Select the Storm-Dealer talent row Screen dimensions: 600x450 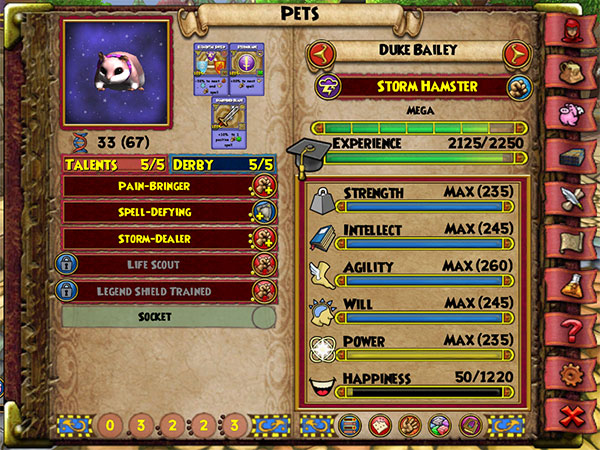pos(156,238)
